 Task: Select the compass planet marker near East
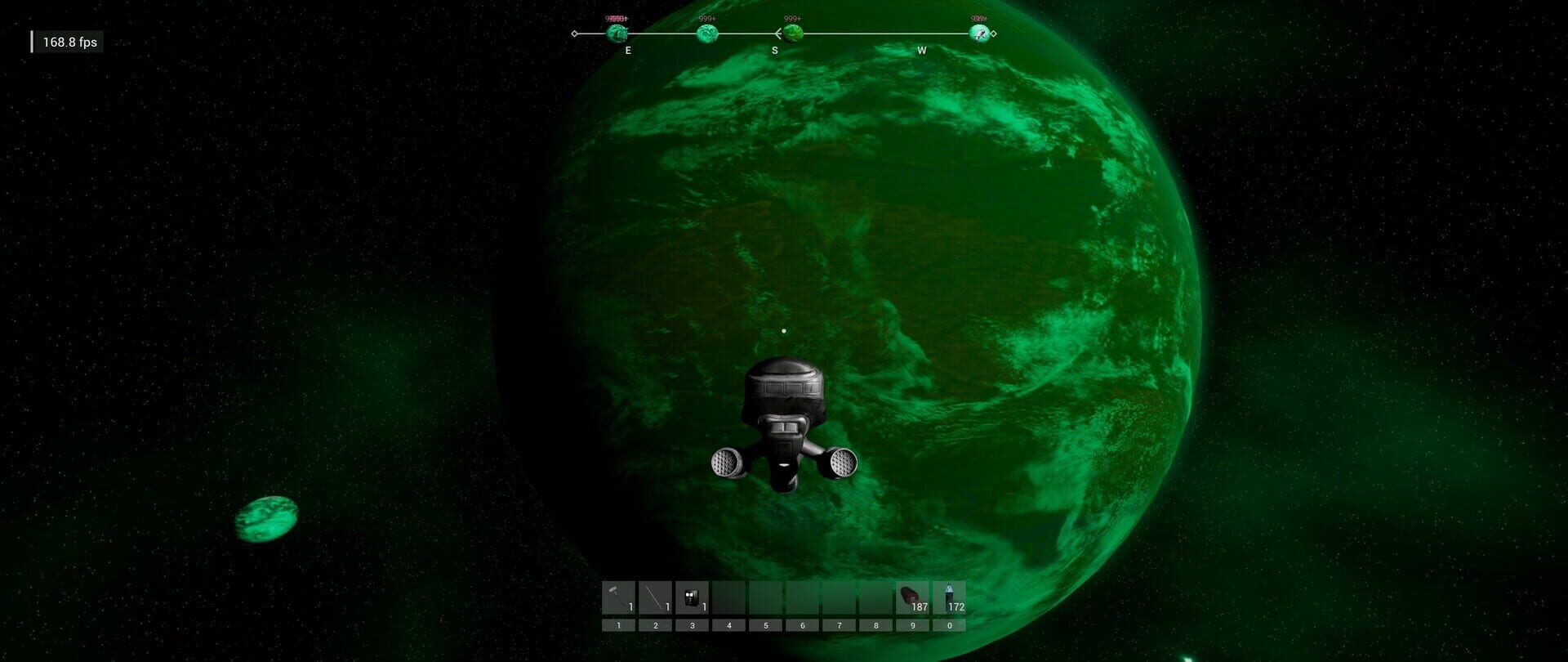pos(617,34)
